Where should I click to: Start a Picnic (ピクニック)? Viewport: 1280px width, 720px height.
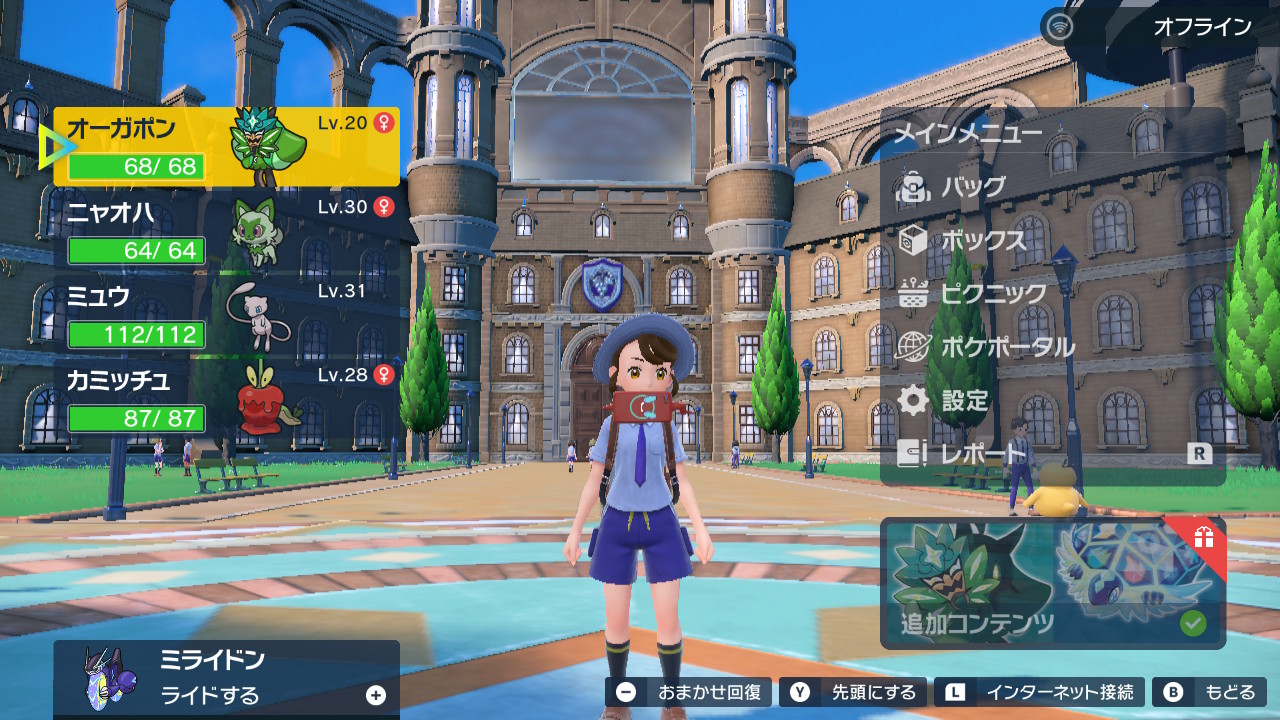[993, 294]
